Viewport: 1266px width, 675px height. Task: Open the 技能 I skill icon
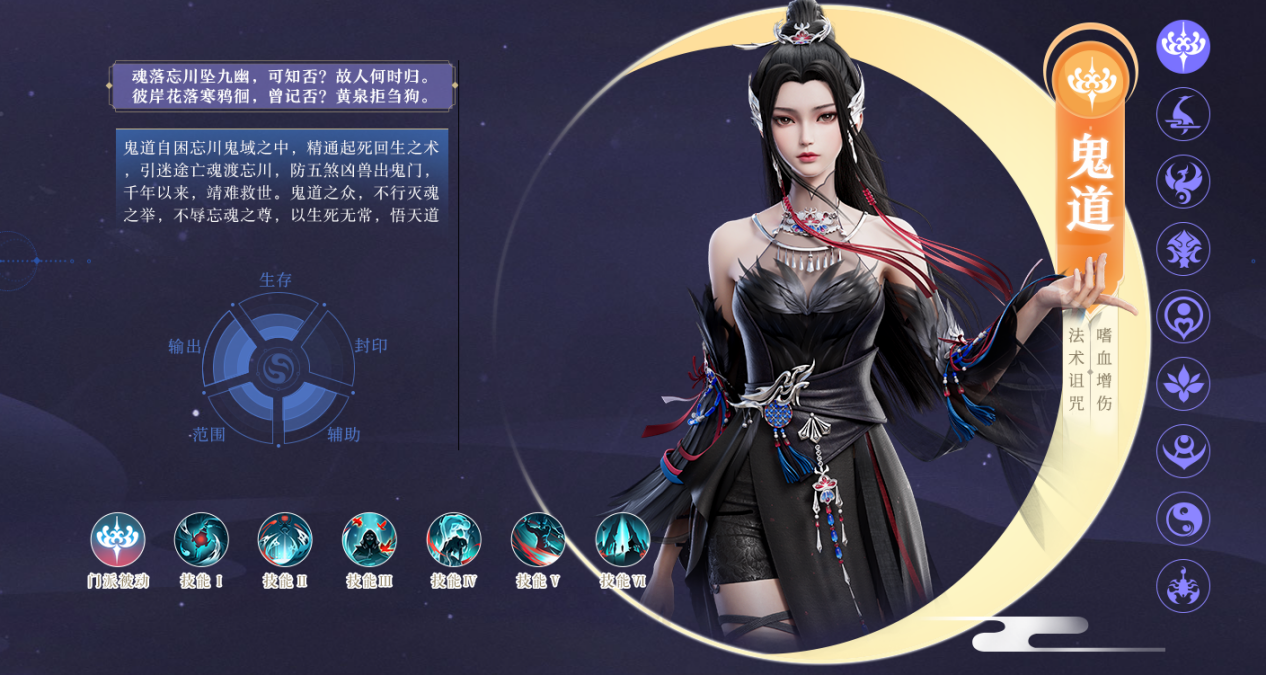(202, 540)
